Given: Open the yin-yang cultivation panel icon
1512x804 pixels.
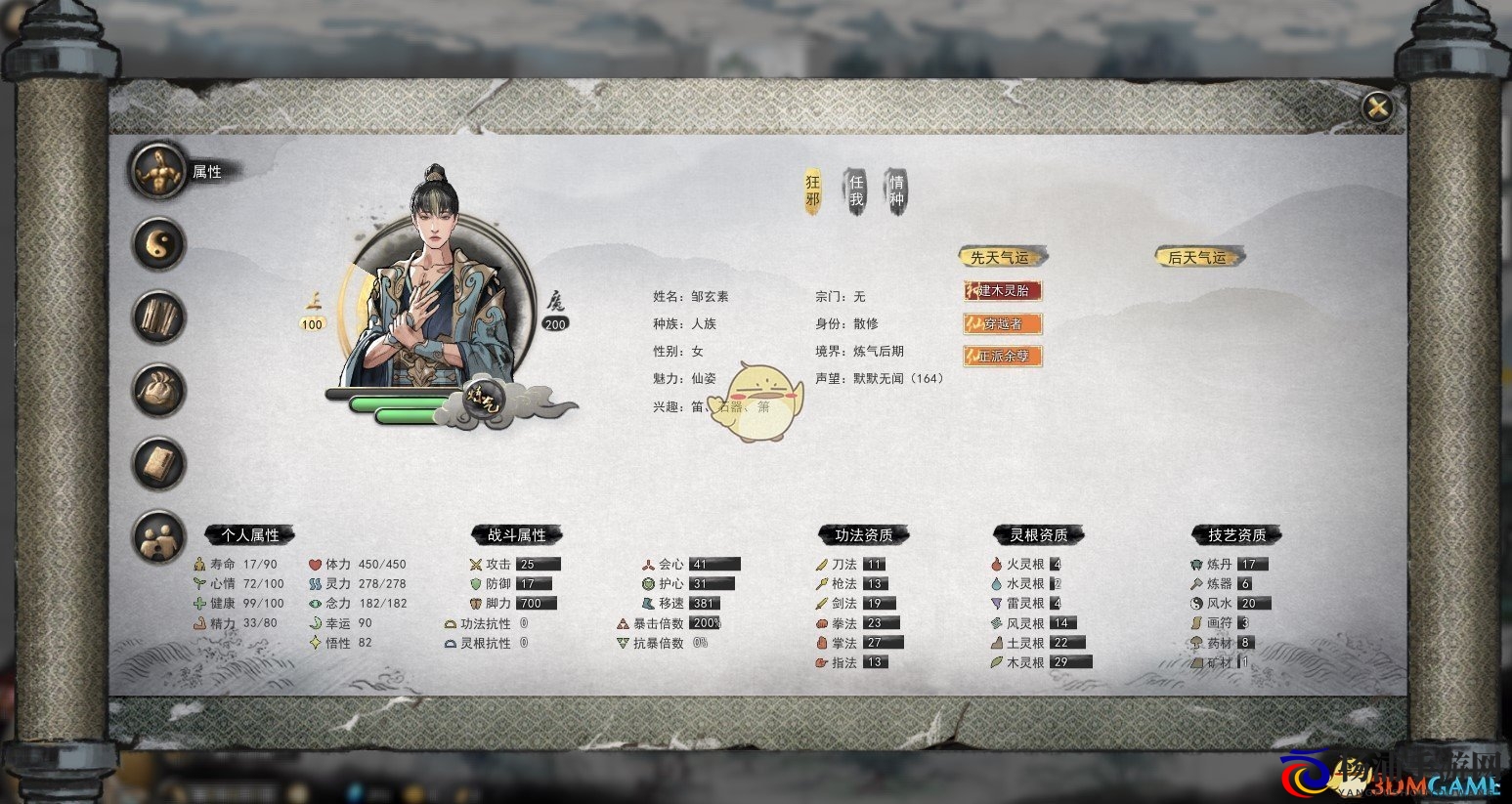Looking at the screenshot, I should (157, 243).
